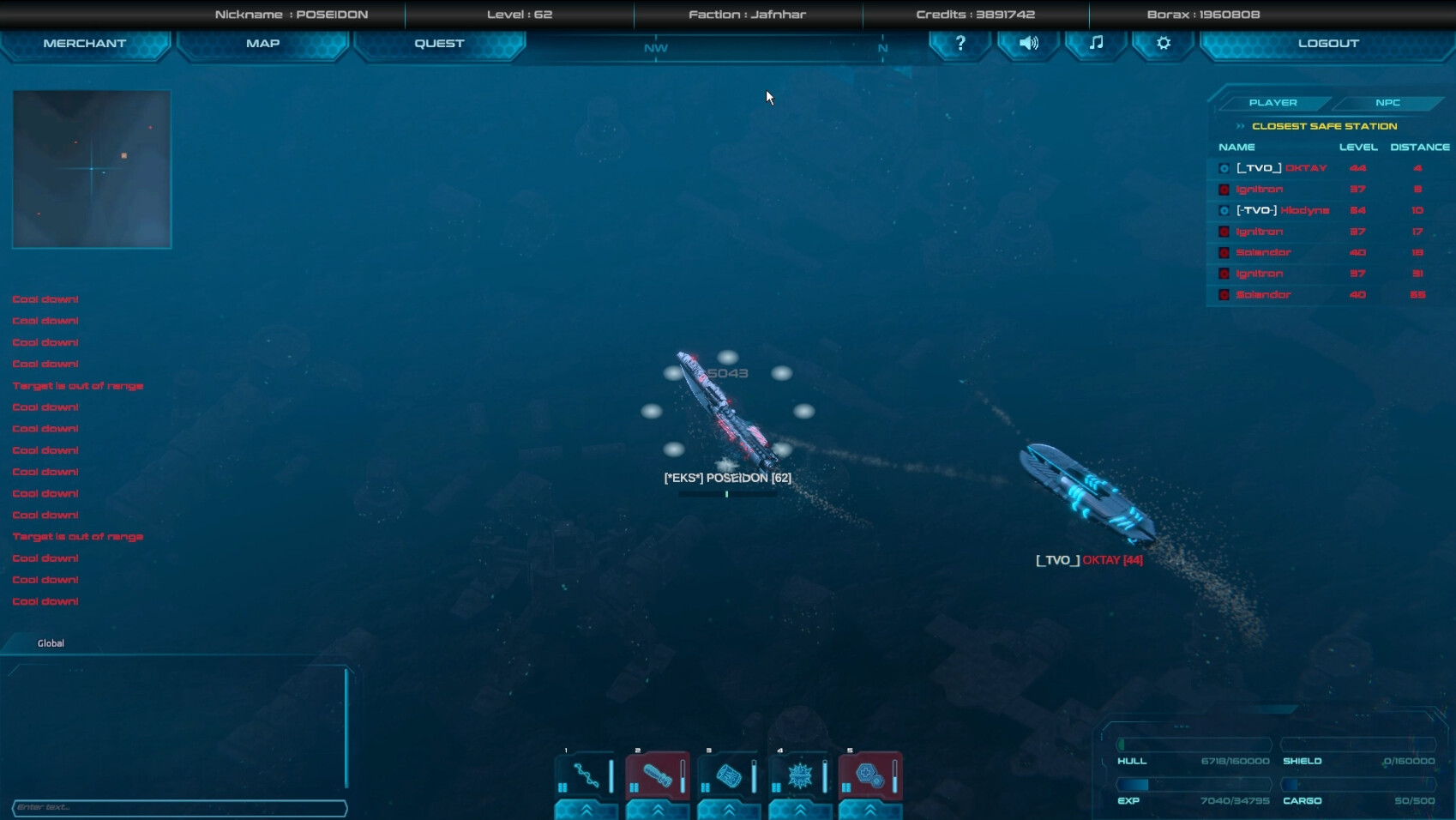Viewport: 1456px width, 820px height.
Task: Open the MAP menu
Action: 262,43
